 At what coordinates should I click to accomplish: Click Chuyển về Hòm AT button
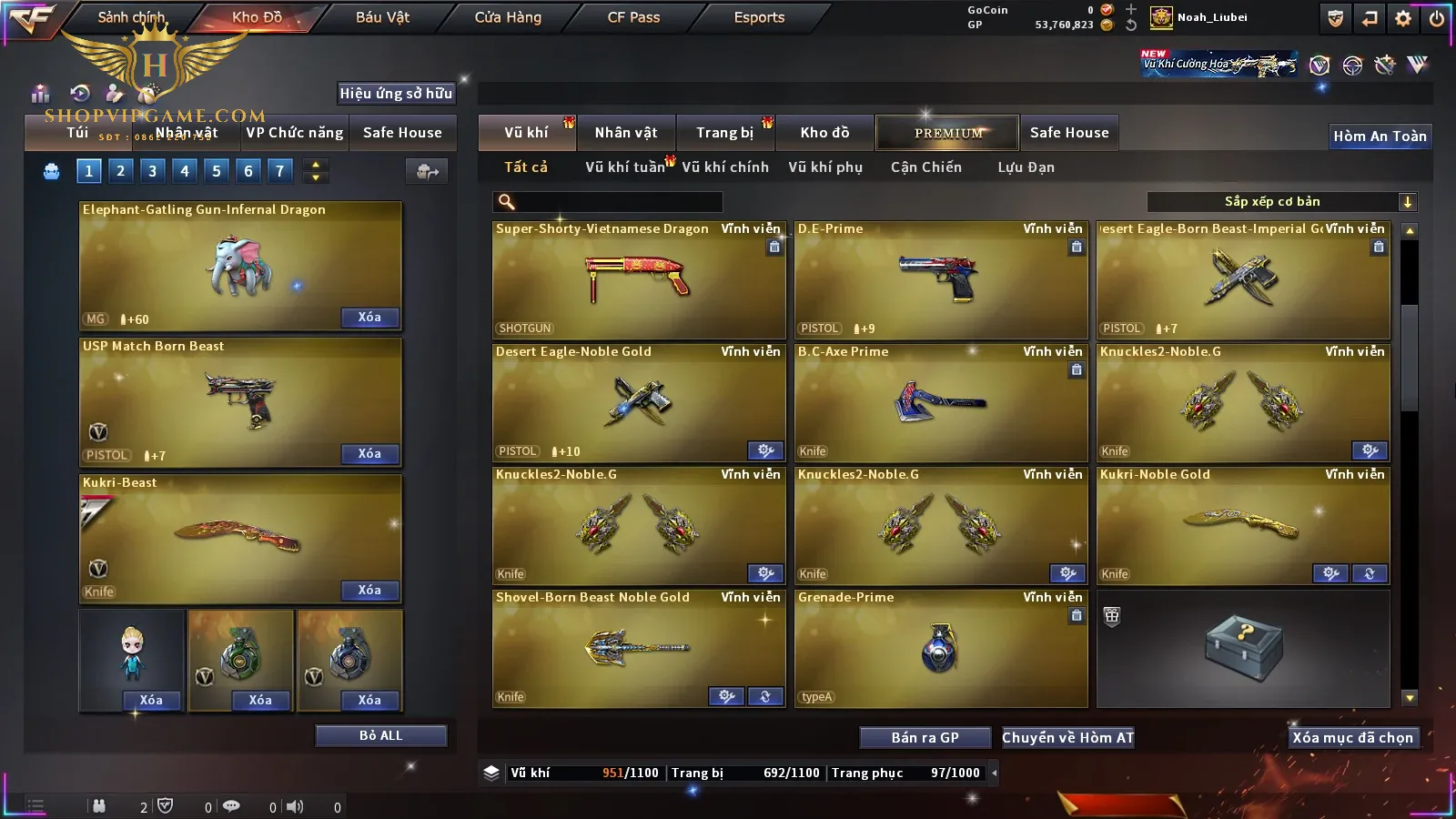1067,737
